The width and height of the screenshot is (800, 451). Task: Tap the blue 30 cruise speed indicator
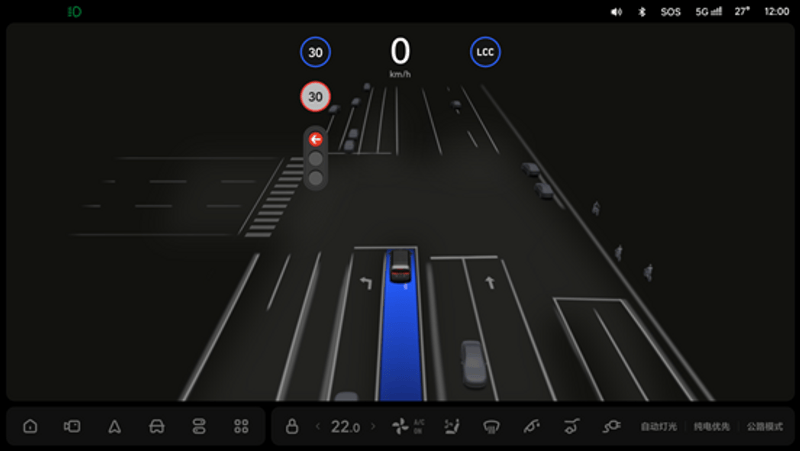click(315, 52)
